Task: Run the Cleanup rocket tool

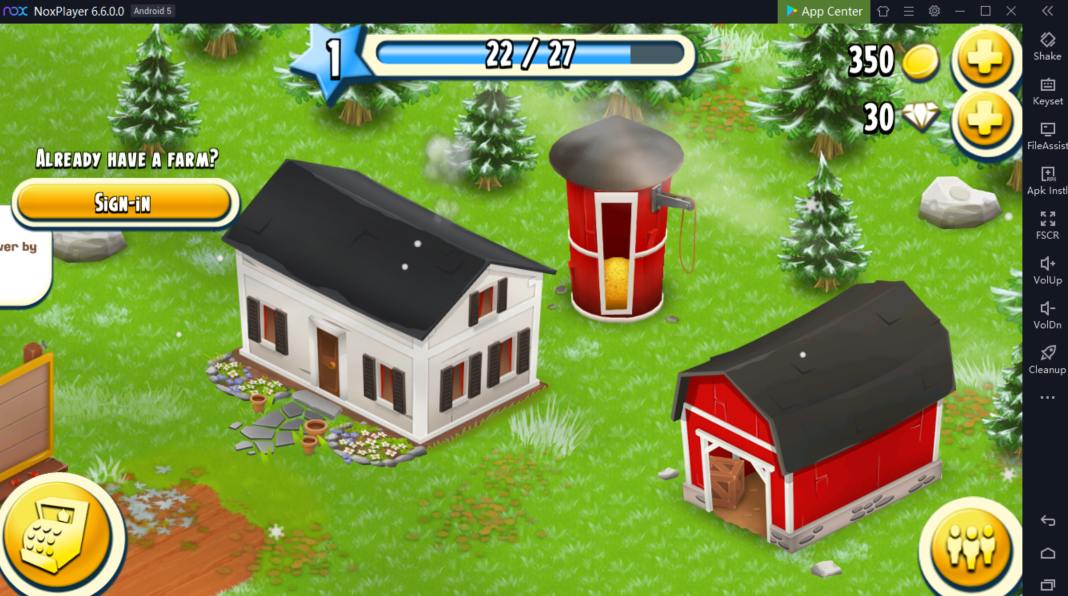Action: click(x=1047, y=359)
